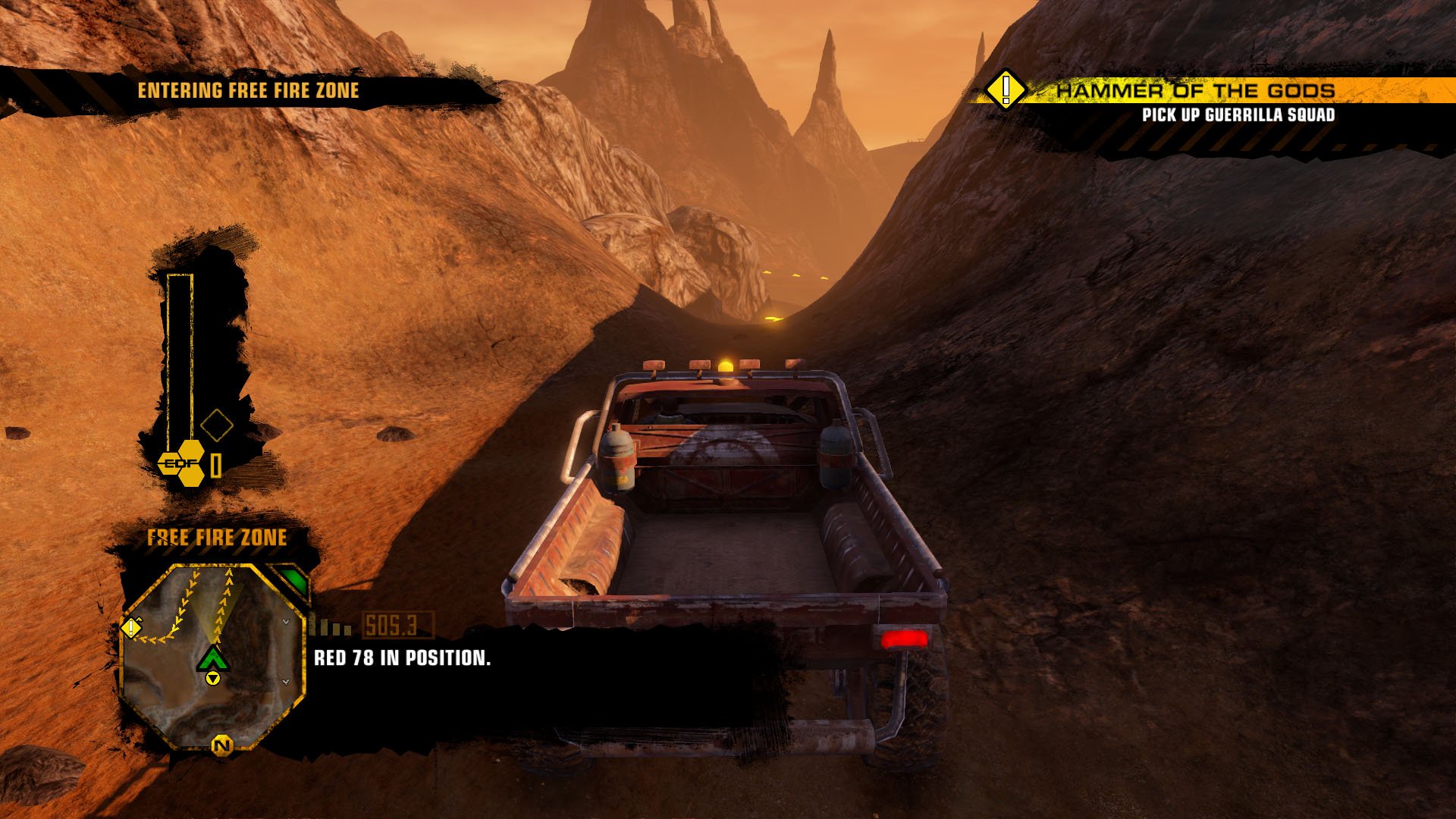Click the north compass marker on the minimap

pos(221,746)
